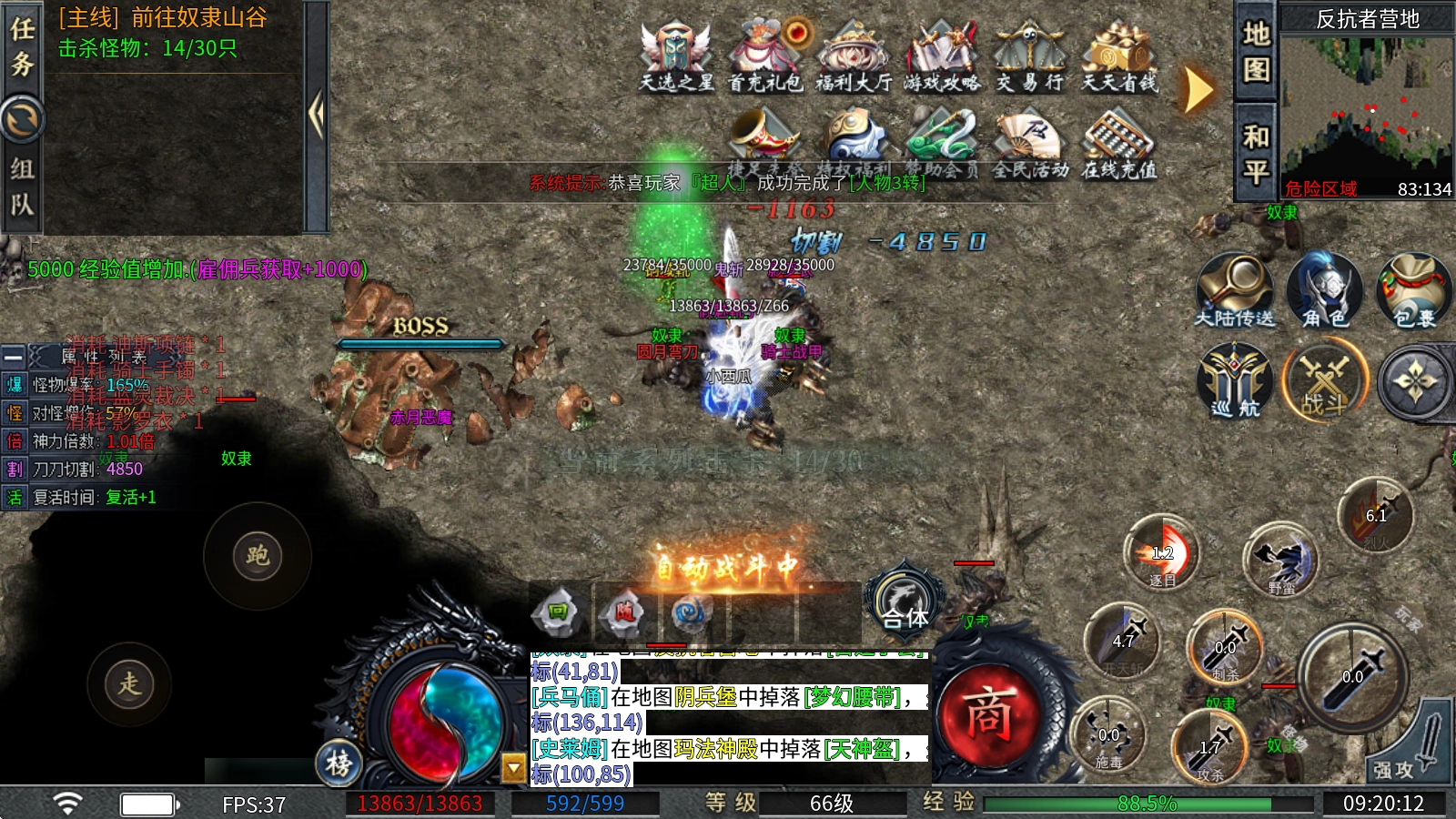Open the 天选之星 event icon
The height and width of the screenshot is (819, 1456).
[676, 55]
